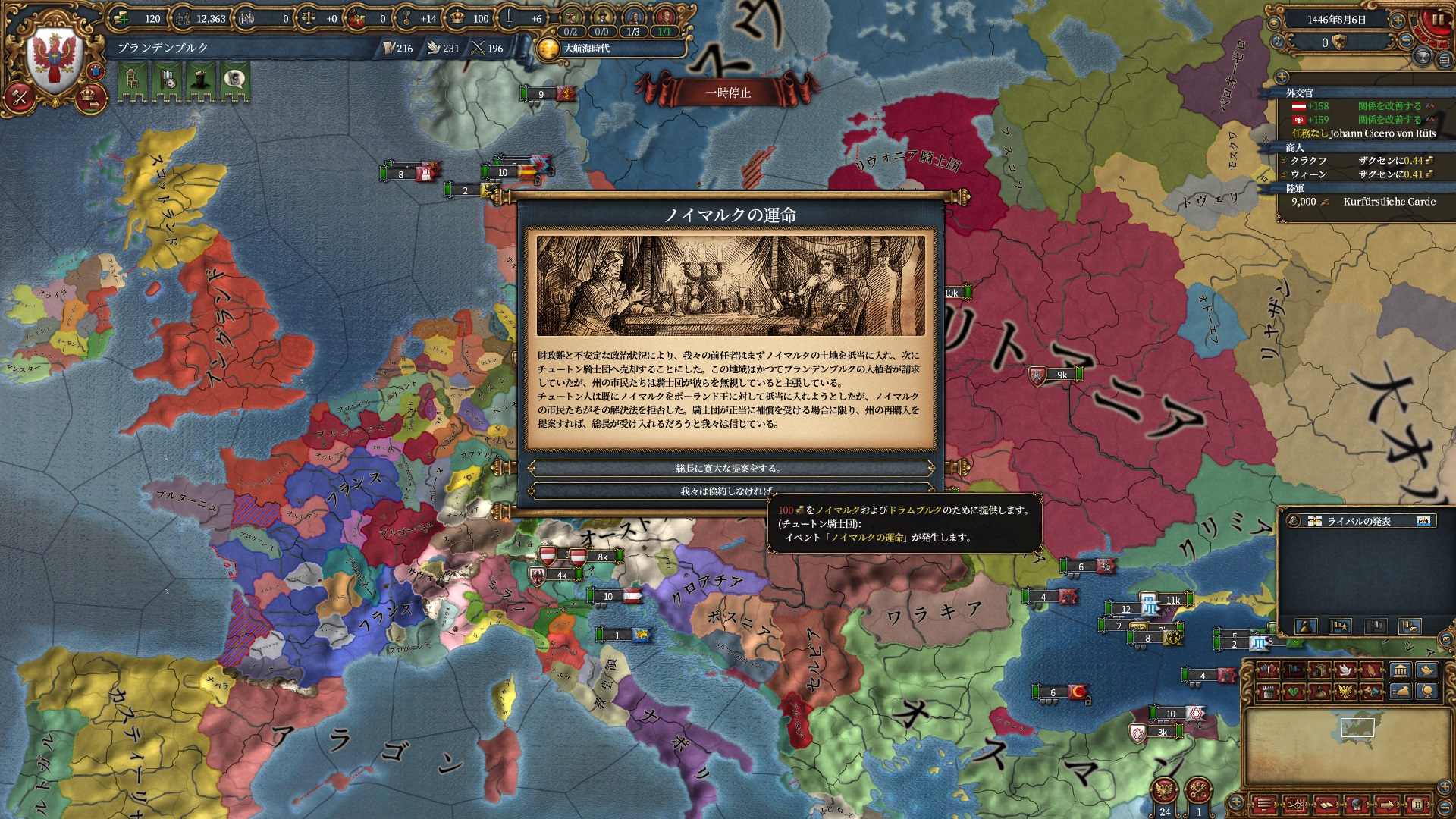This screenshot has height=819, width=1456.
Task: Click the pause button by the date
Action: click(x=1436, y=20)
